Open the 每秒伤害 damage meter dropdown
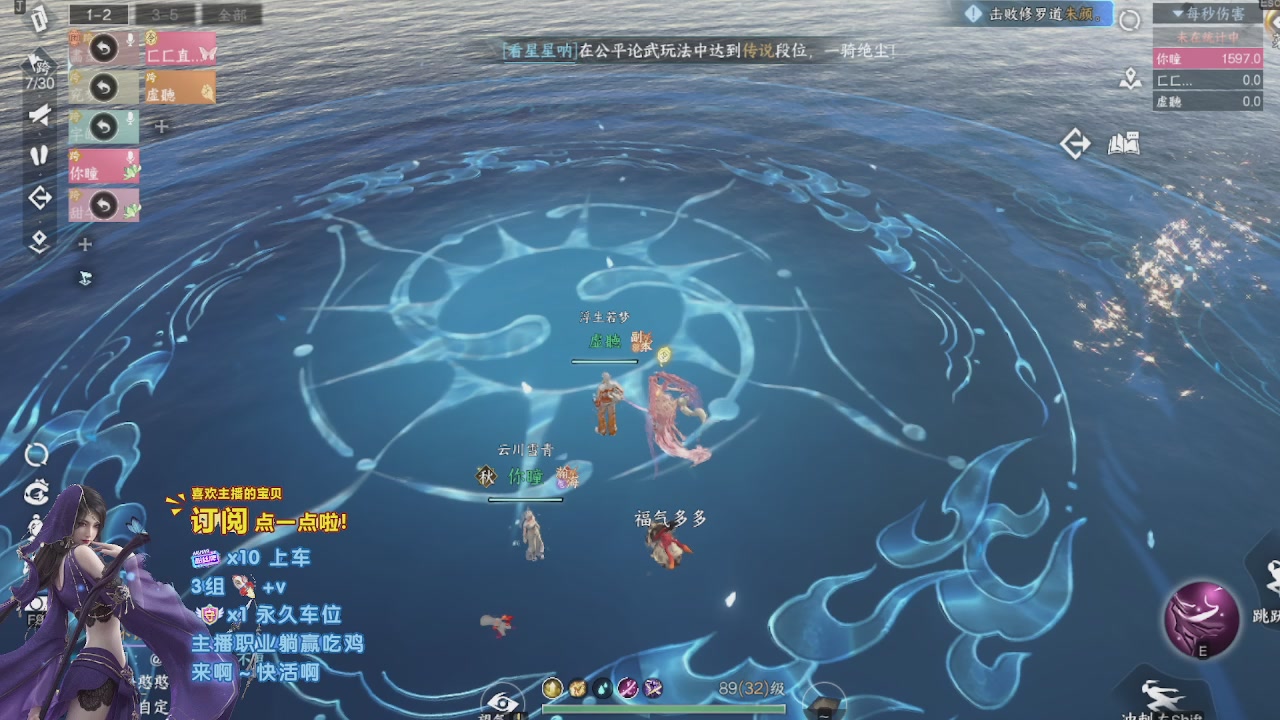Screen dimensions: 1280x720 [x=1208, y=14]
